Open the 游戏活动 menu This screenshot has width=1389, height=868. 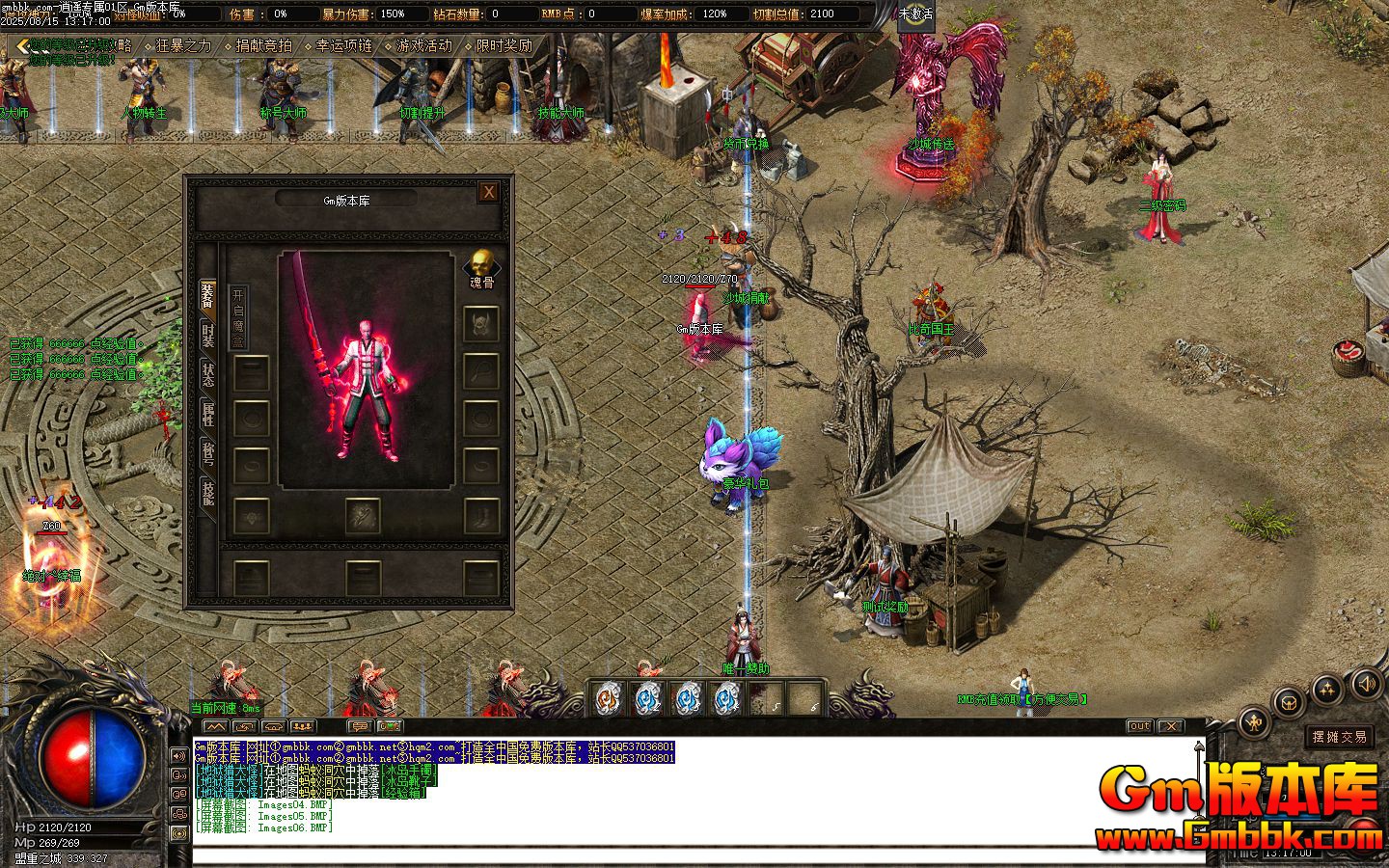tap(423, 45)
